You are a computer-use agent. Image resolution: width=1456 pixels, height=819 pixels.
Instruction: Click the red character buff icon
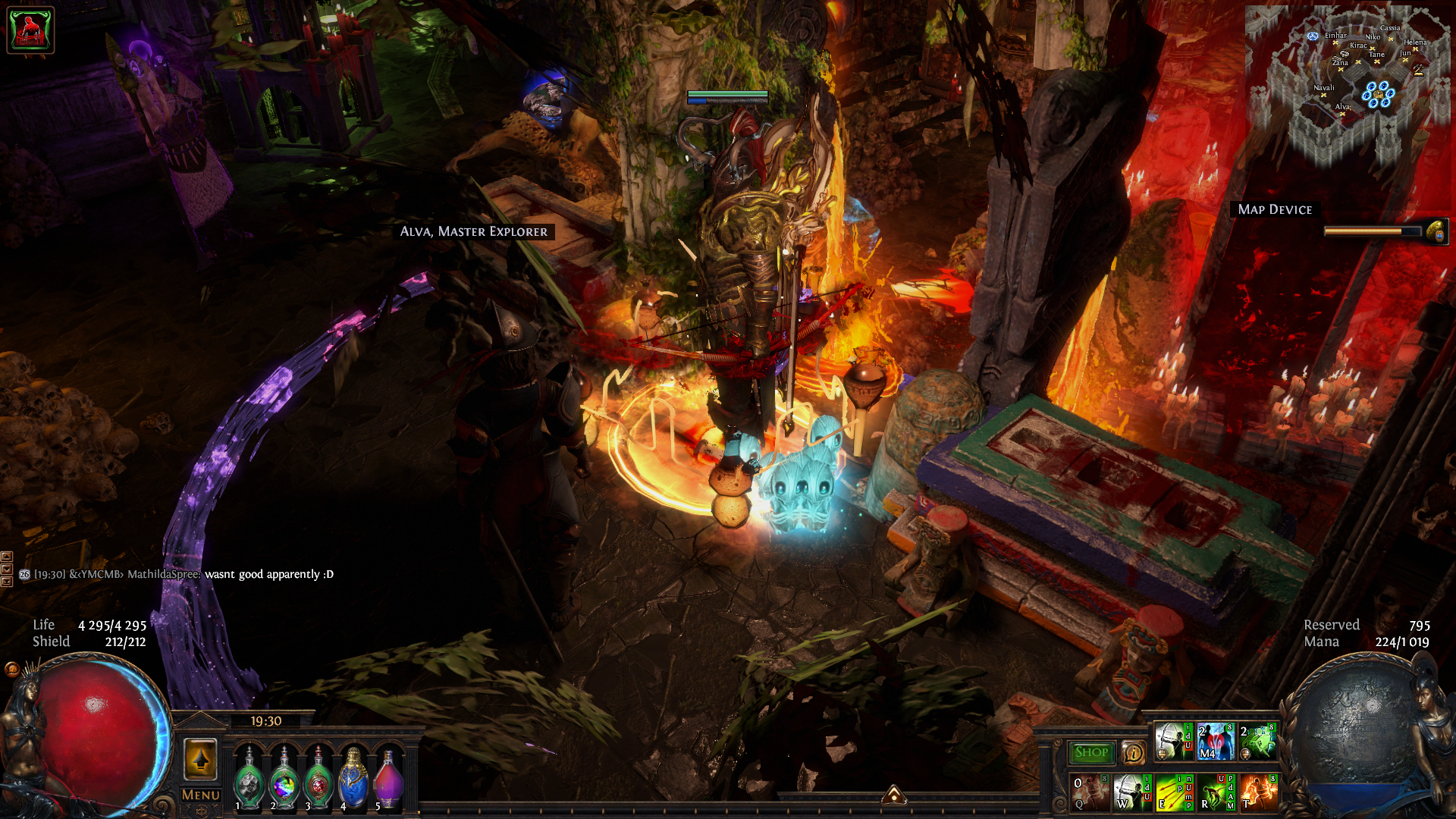[x=30, y=30]
